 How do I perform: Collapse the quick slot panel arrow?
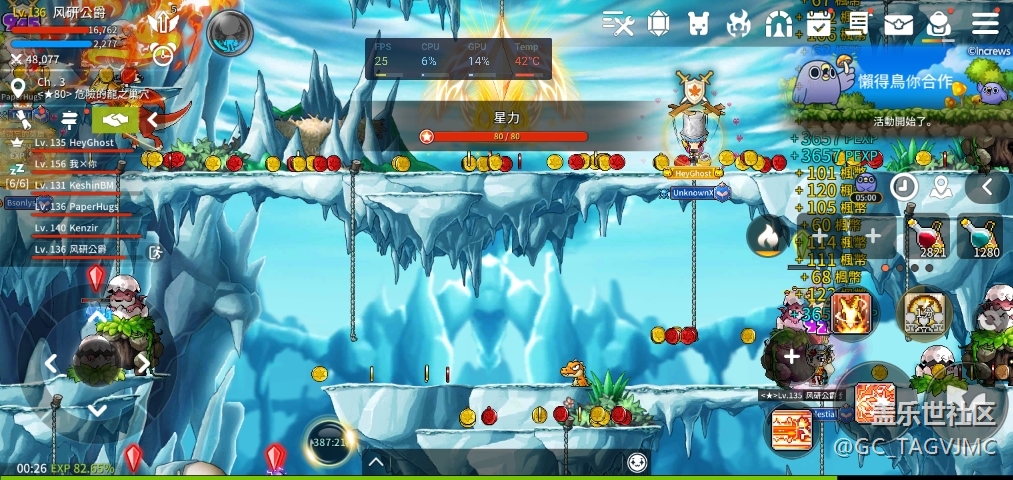coord(987,187)
